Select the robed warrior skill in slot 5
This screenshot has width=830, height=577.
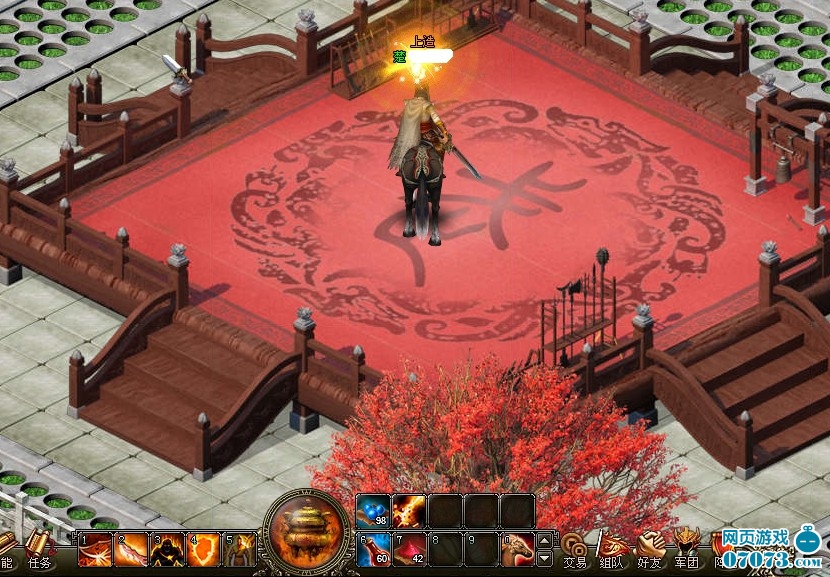point(239,549)
